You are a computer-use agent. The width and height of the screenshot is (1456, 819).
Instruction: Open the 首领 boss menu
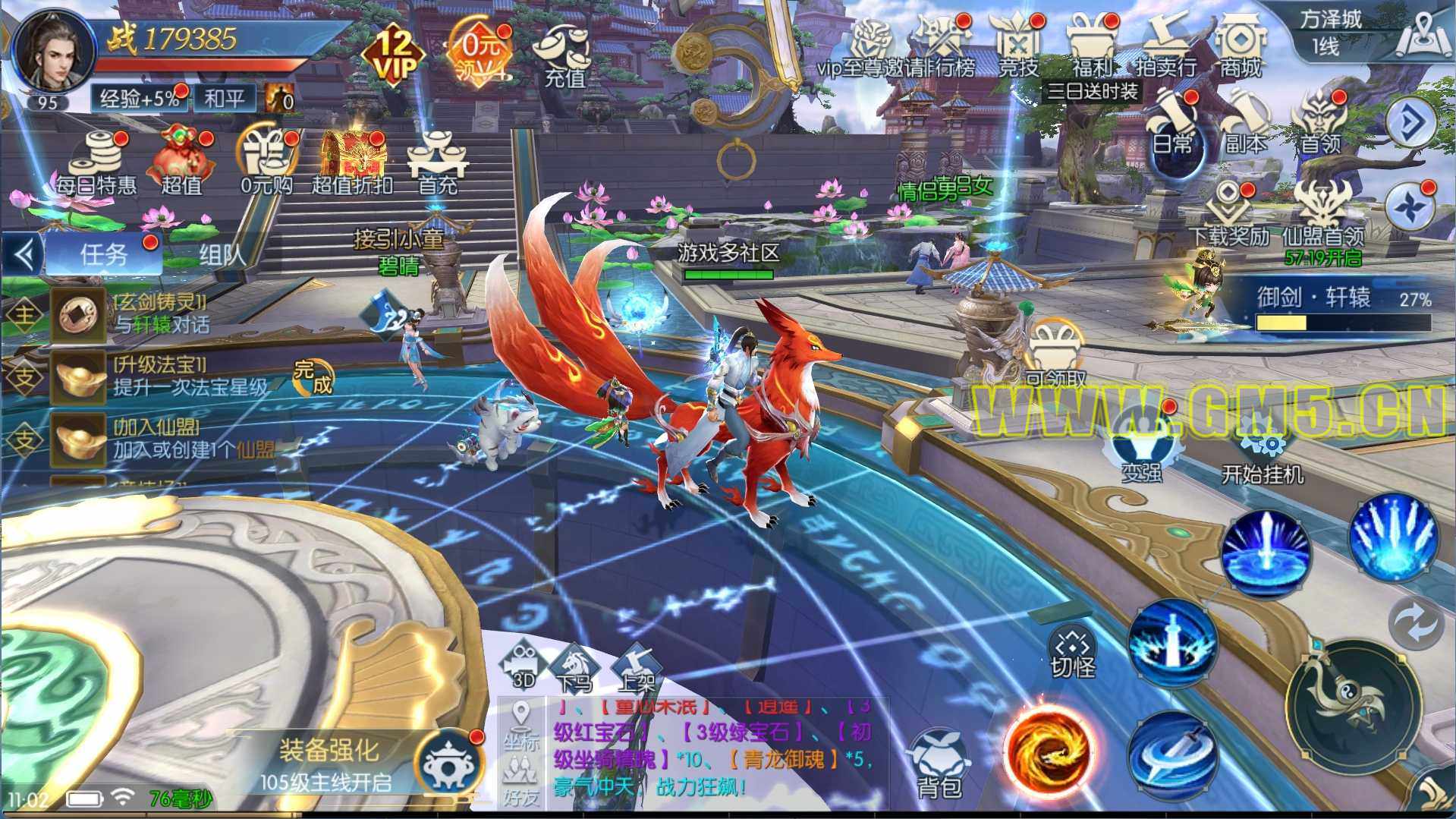tap(1320, 125)
